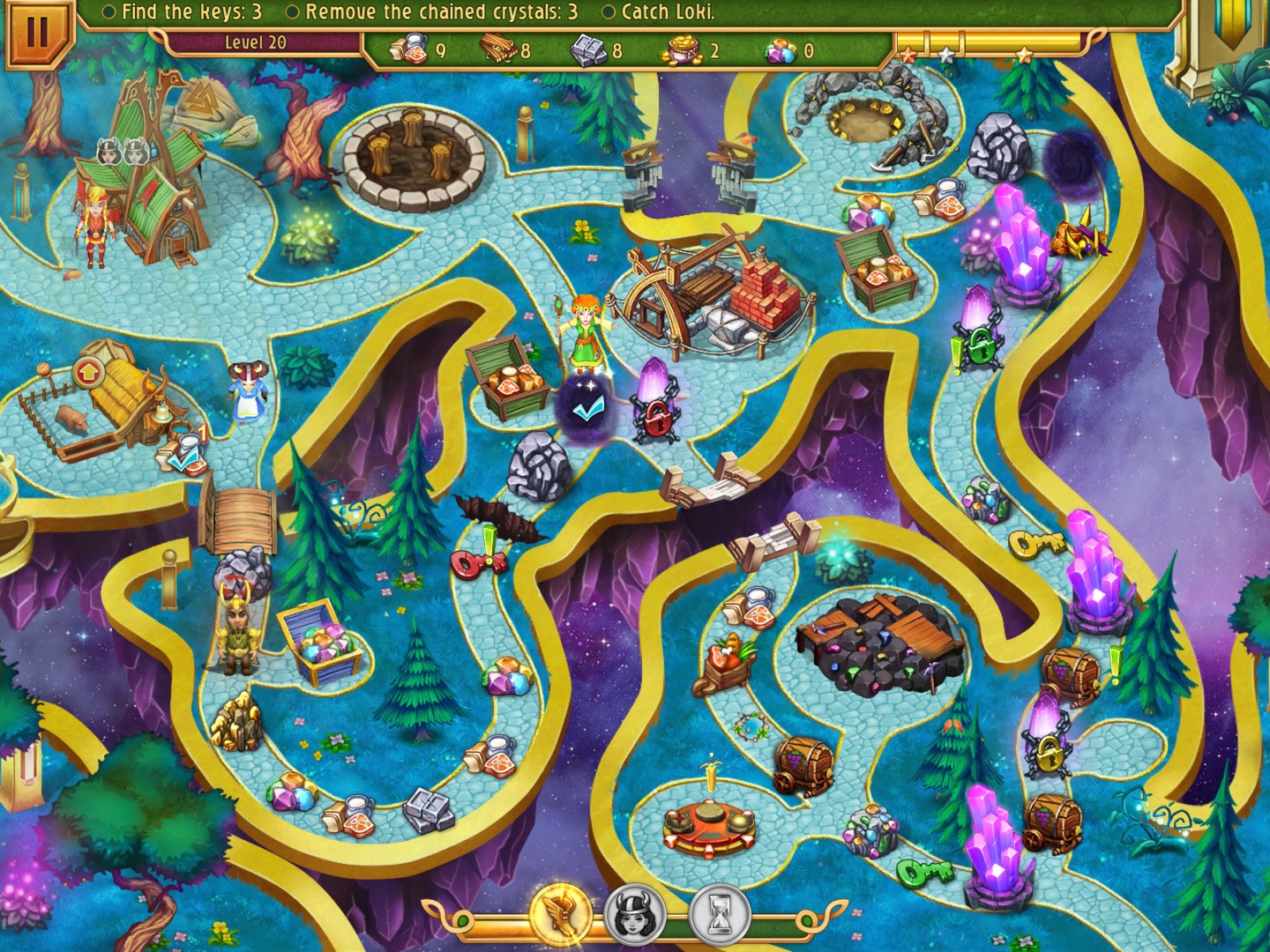Screen dimensions: 1270x952
Task: Check off the 'Find the keys: 3' objective
Action: click(108, 12)
